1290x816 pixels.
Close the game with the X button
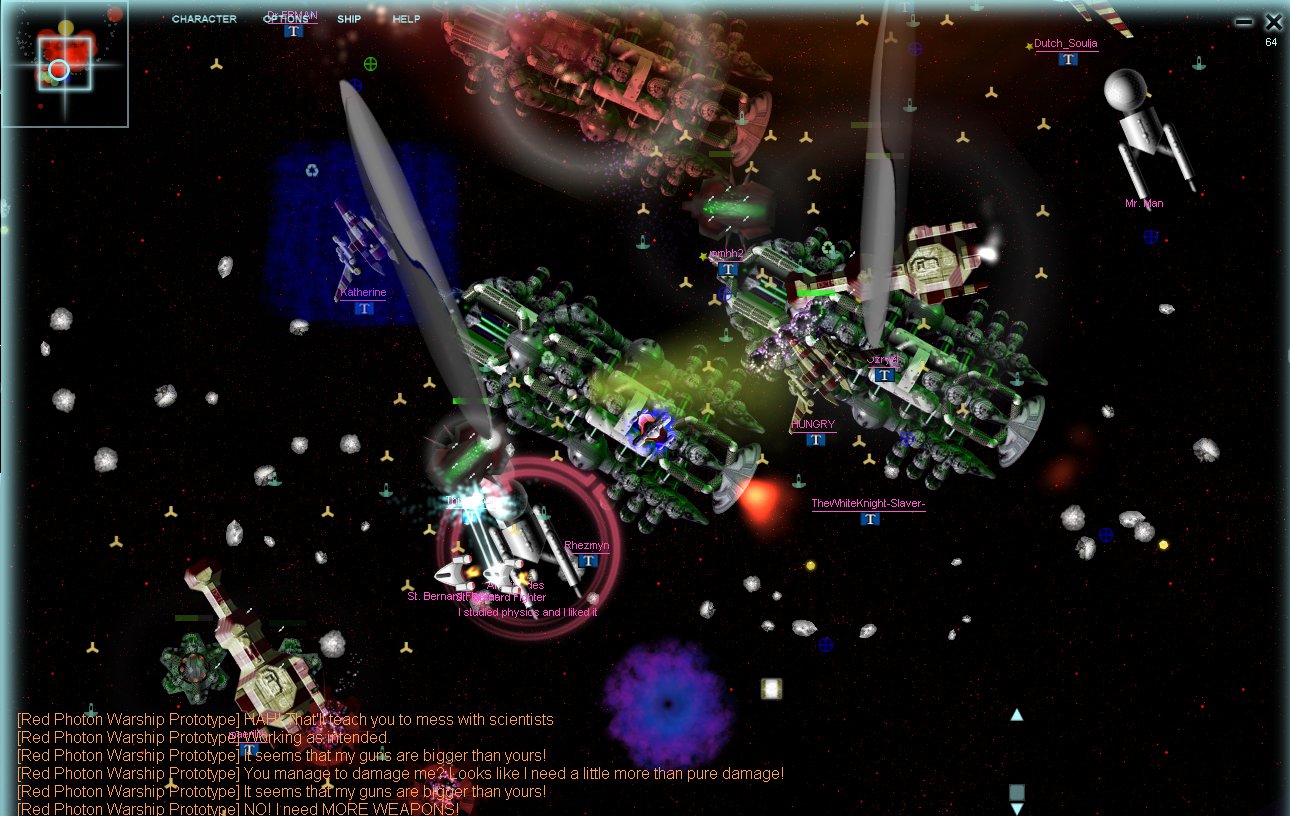[x=1273, y=22]
